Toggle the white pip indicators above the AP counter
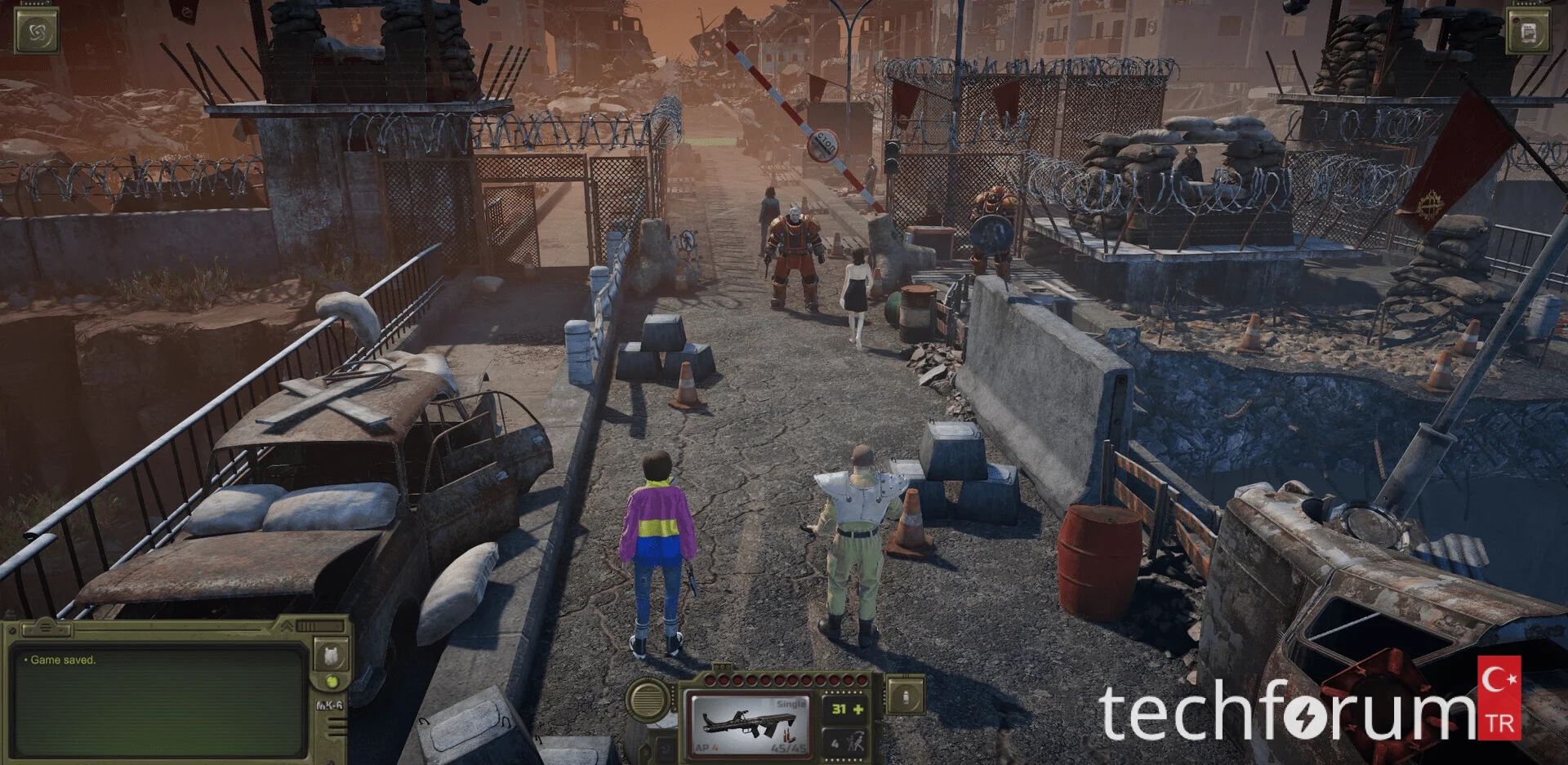The width and height of the screenshot is (1568, 765). (842, 692)
